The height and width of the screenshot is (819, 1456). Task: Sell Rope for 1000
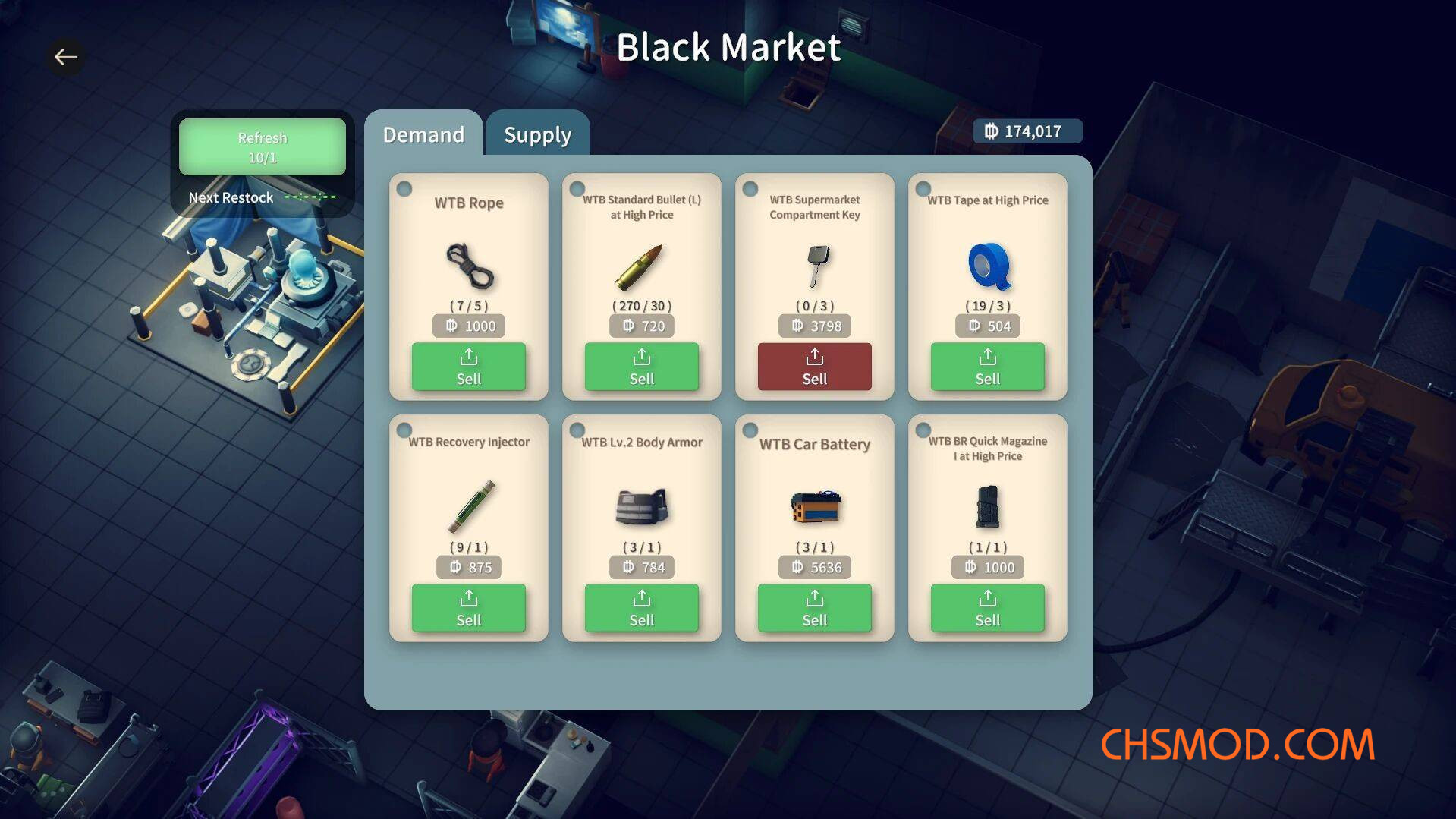[468, 367]
